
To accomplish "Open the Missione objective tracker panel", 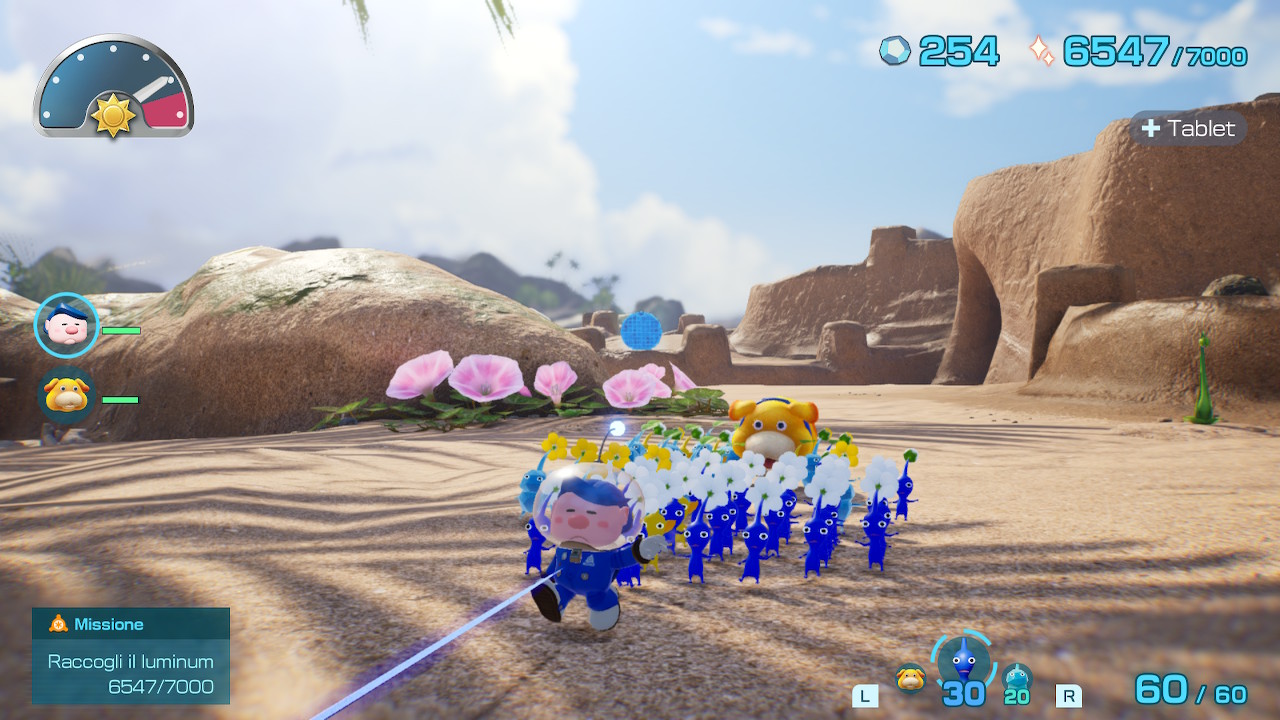I will click(x=131, y=656).
